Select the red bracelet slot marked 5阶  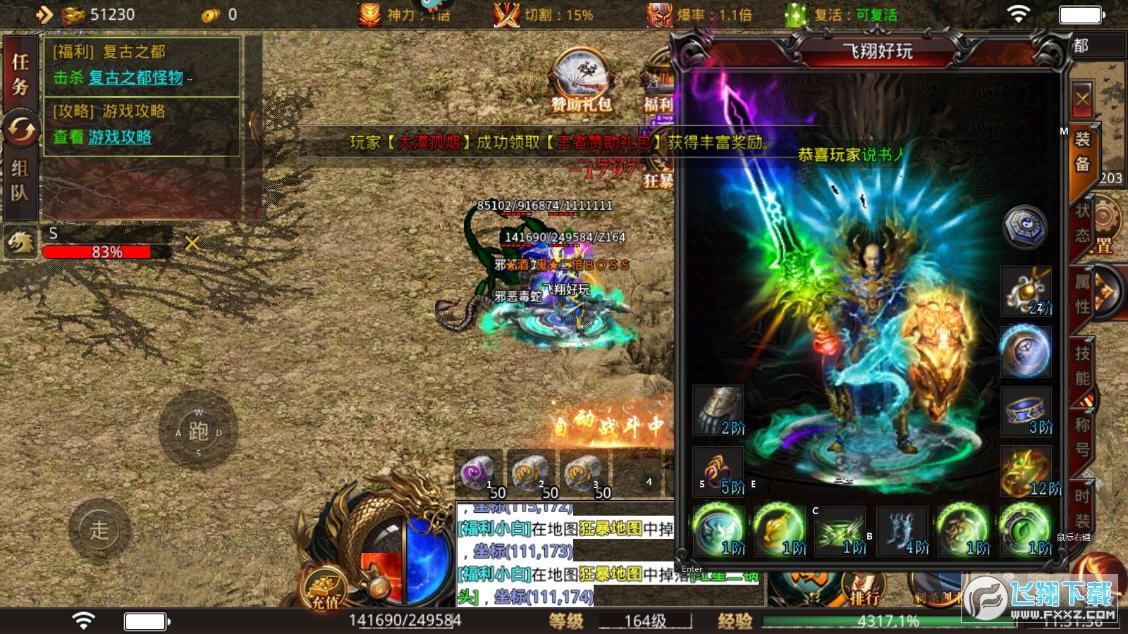(x=718, y=472)
